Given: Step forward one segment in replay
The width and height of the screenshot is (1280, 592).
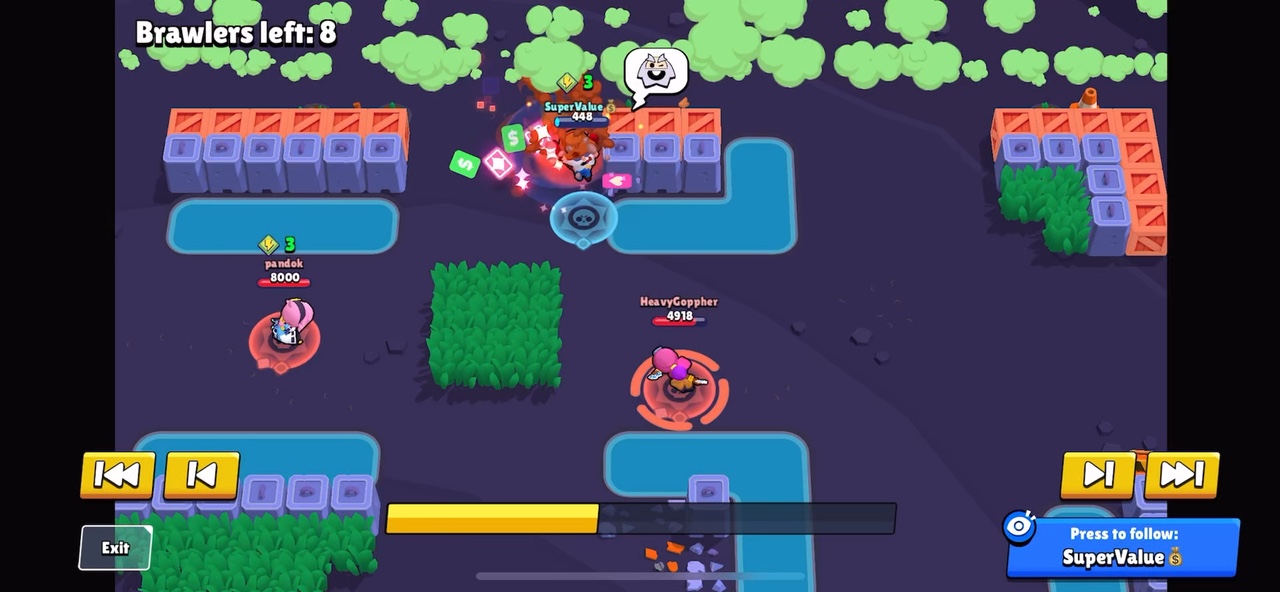Looking at the screenshot, I should point(1097,475).
